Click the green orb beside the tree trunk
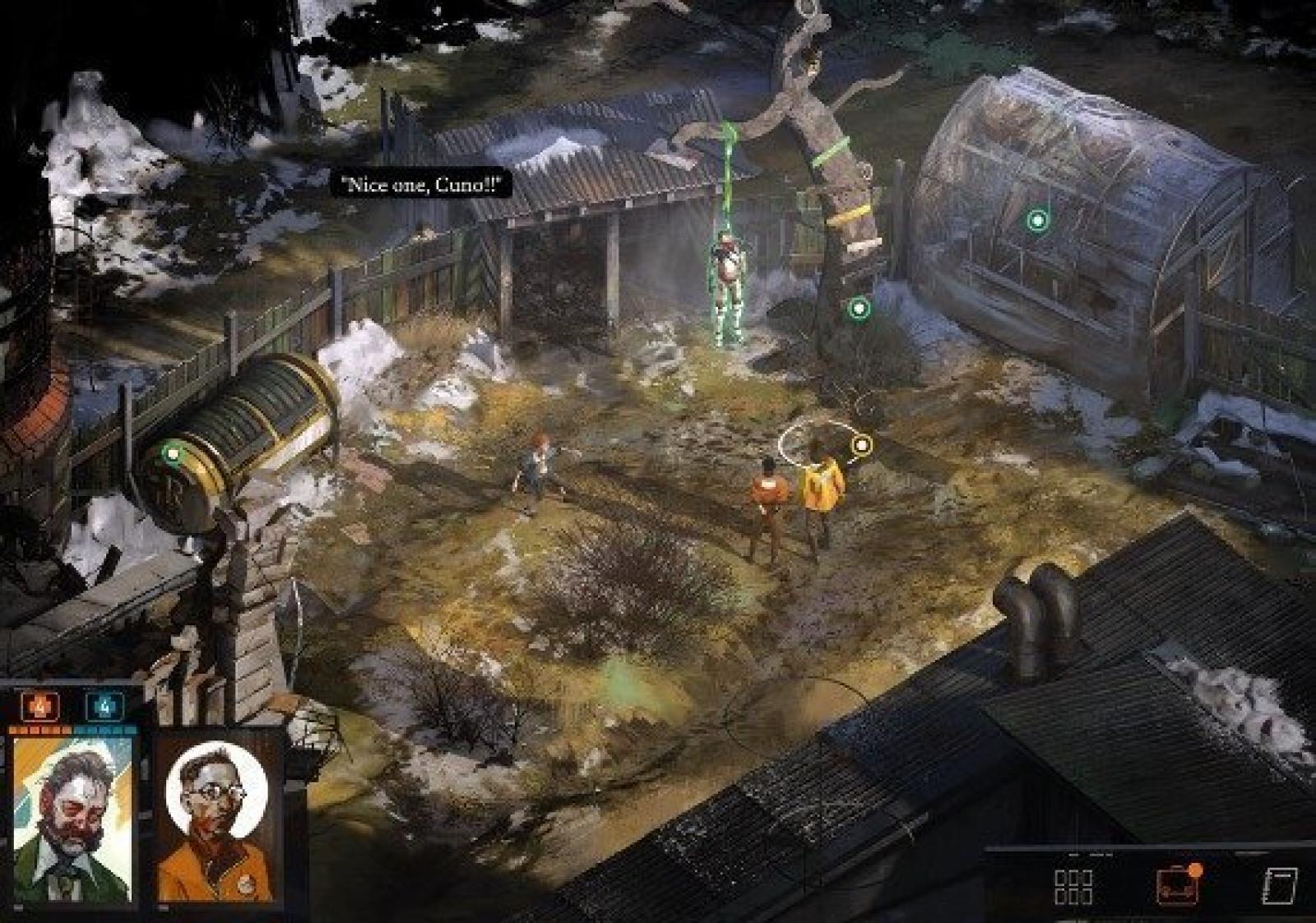The height and width of the screenshot is (923, 1316). 859,308
